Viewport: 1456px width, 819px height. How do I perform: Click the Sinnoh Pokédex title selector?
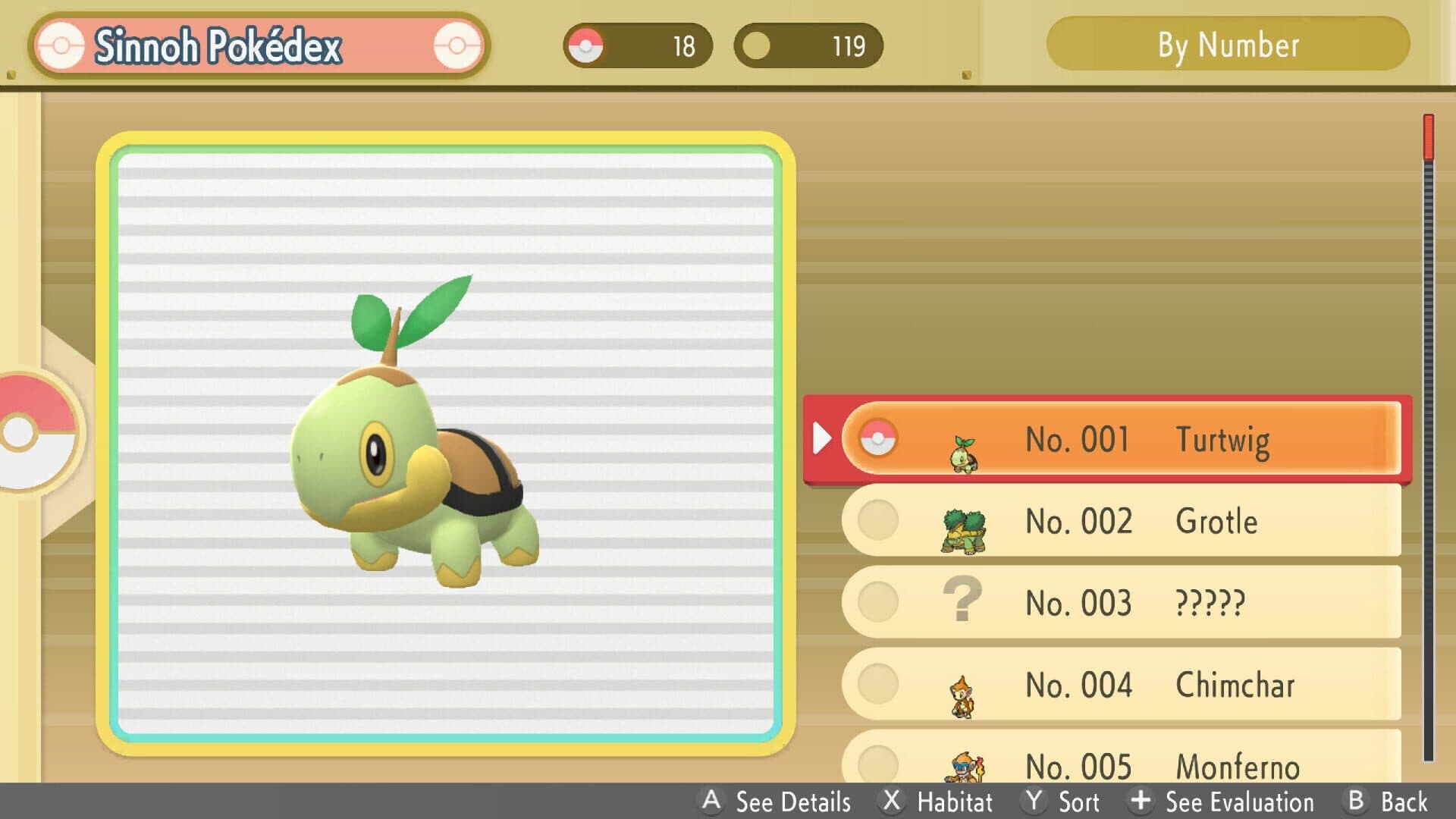[259, 45]
